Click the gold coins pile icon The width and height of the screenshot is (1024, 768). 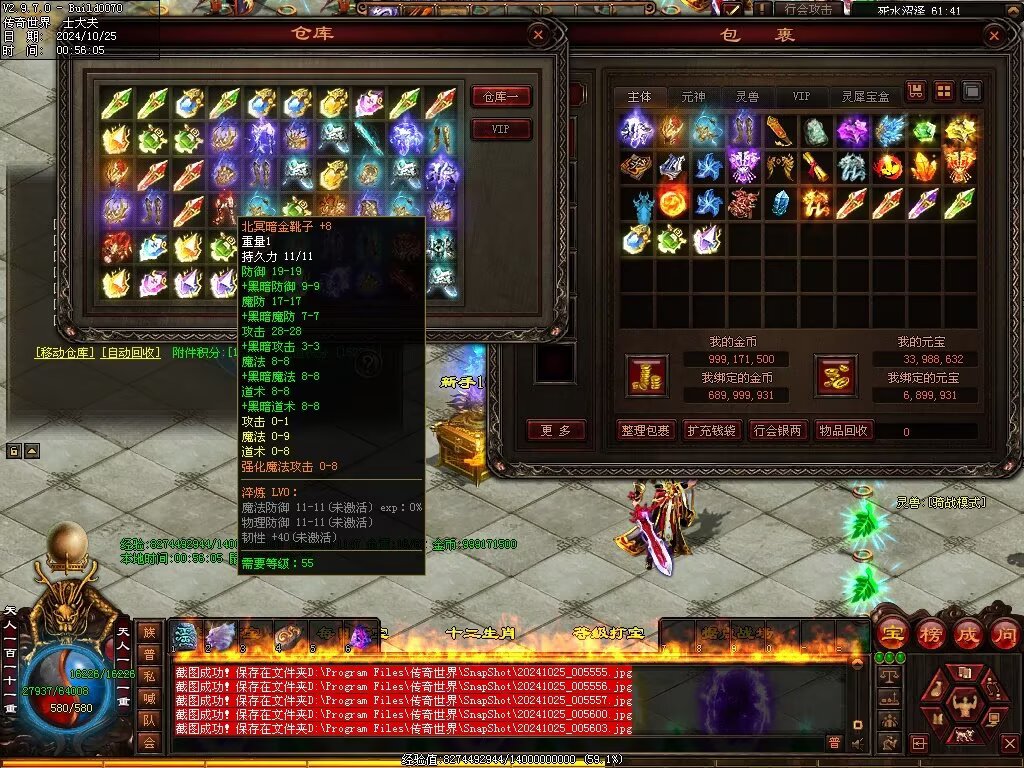click(x=646, y=375)
